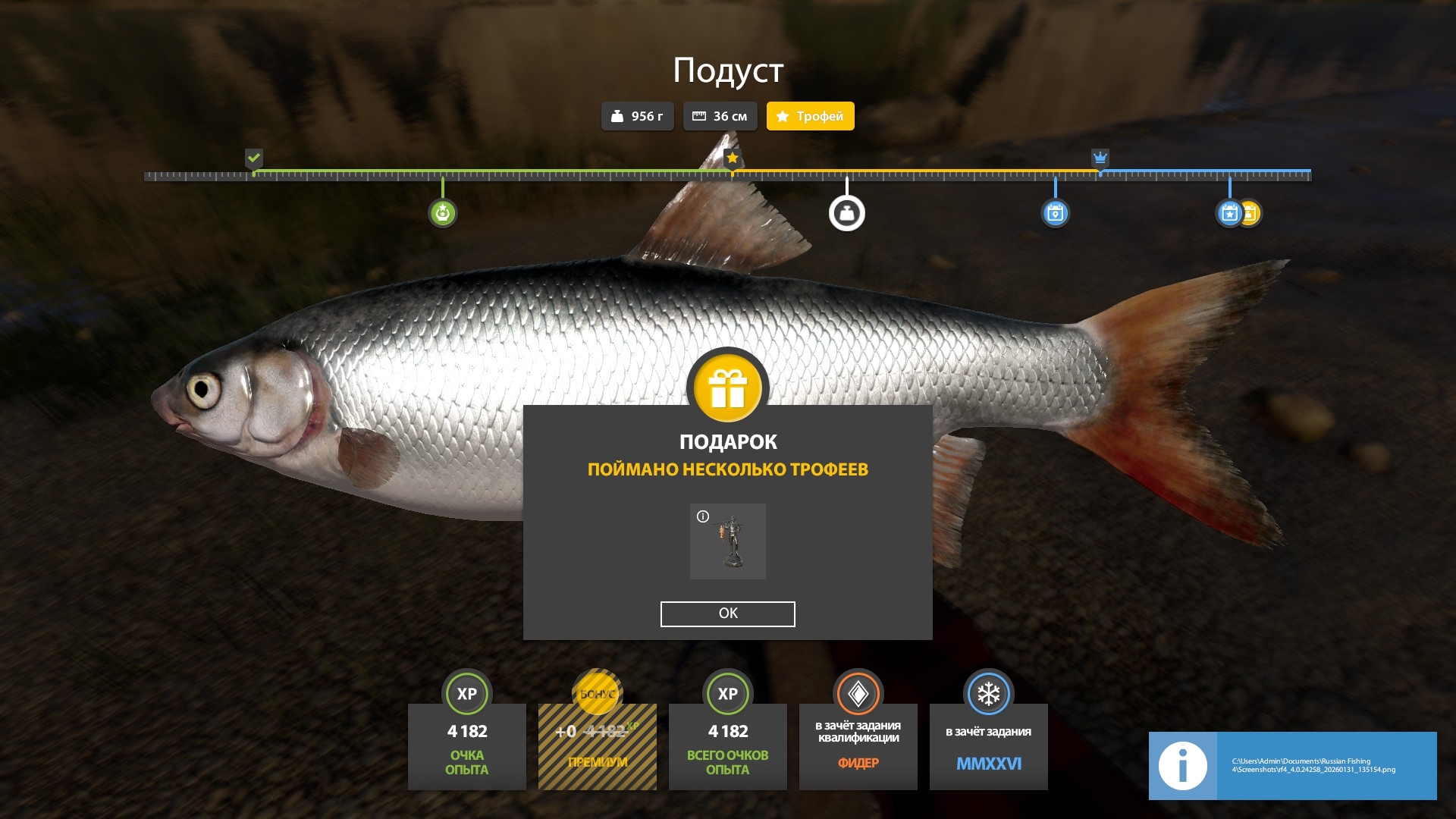Open the MMXXVI task card
The height and width of the screenshot is (819, 1456).
(x=988, y=746)
